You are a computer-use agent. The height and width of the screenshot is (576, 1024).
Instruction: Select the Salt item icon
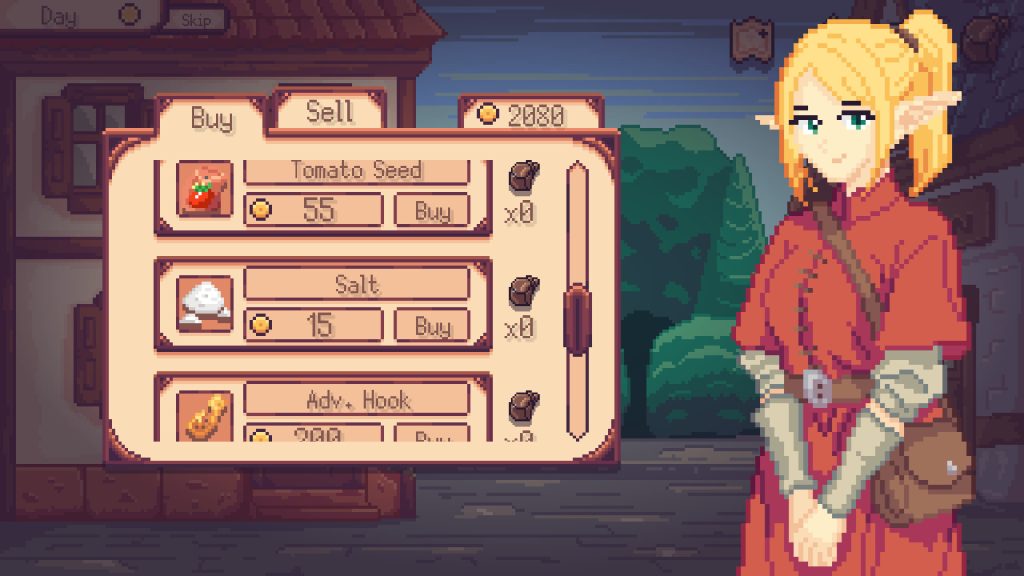coord(205,304)
